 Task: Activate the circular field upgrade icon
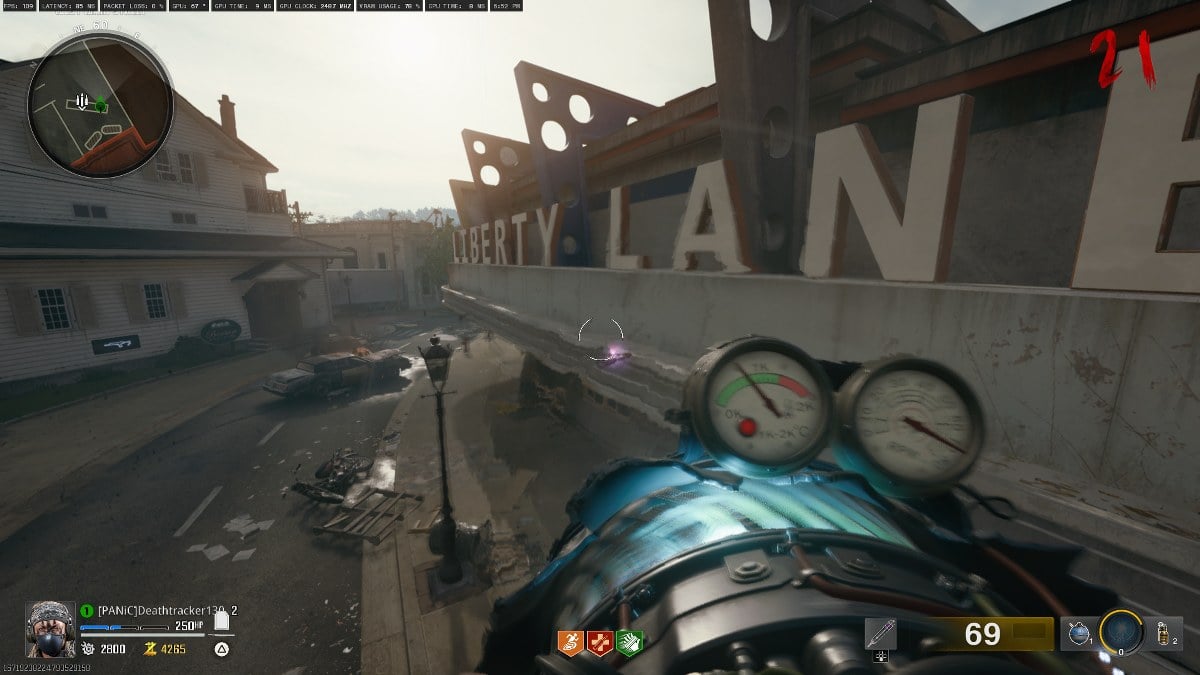[x=1120, y=632]
